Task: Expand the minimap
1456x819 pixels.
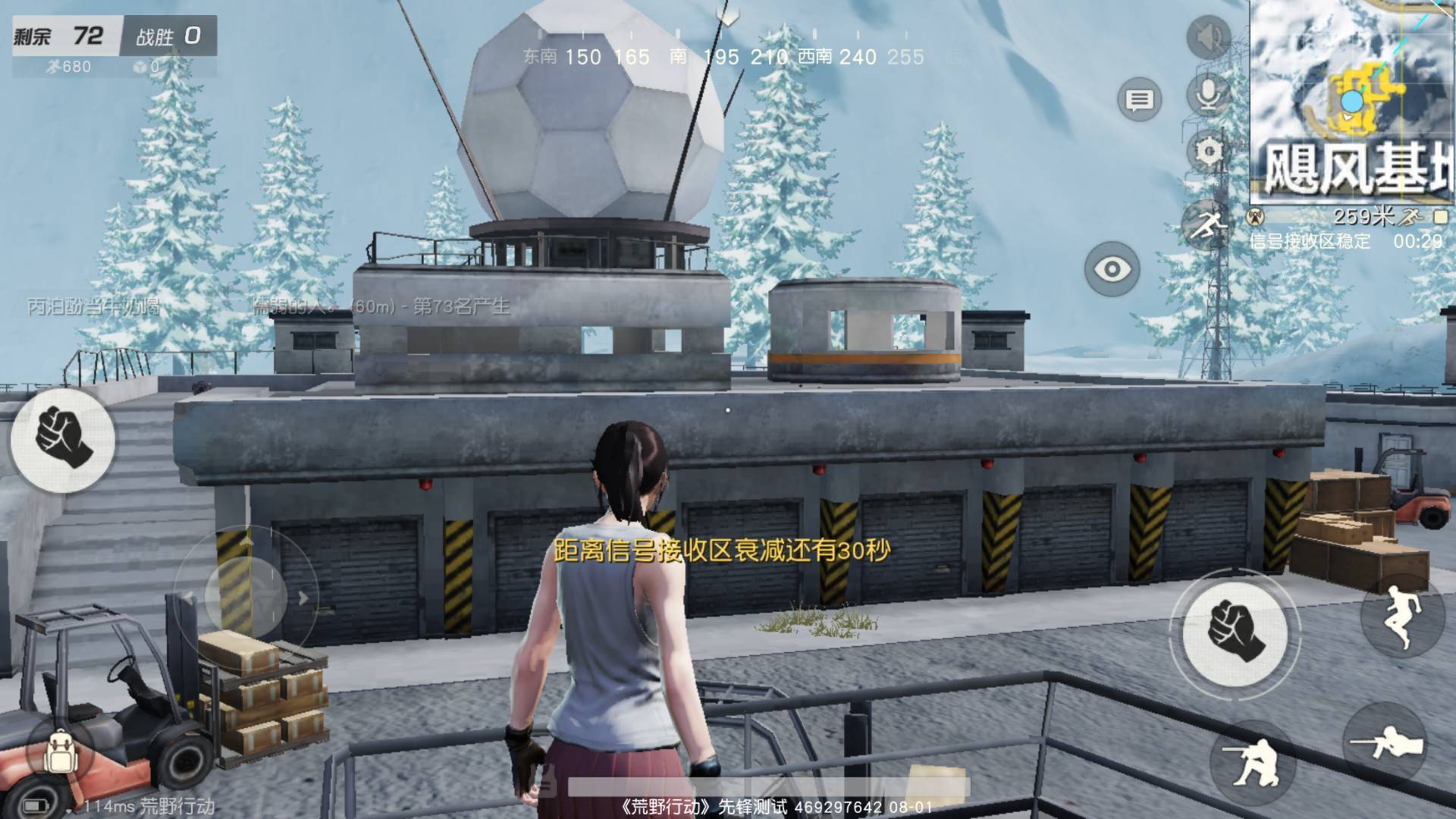Action: [1352, 99]
